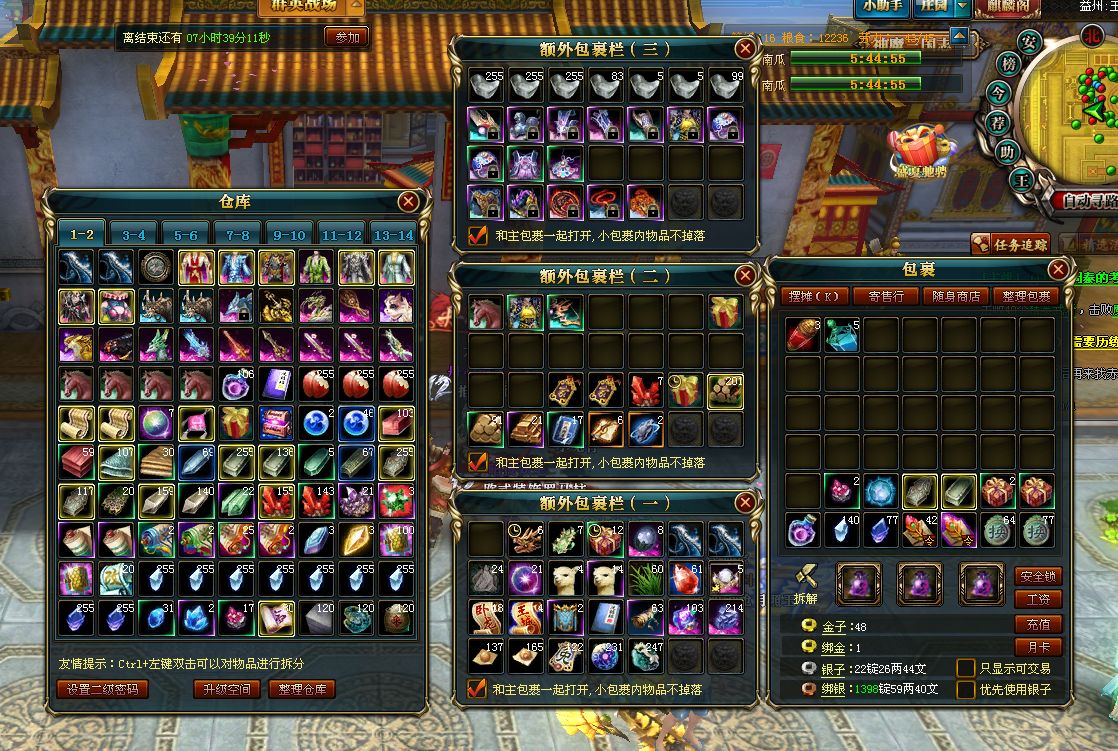
Task: Choose 升级空间 to upgrade storage
Action: click(226, 689)
